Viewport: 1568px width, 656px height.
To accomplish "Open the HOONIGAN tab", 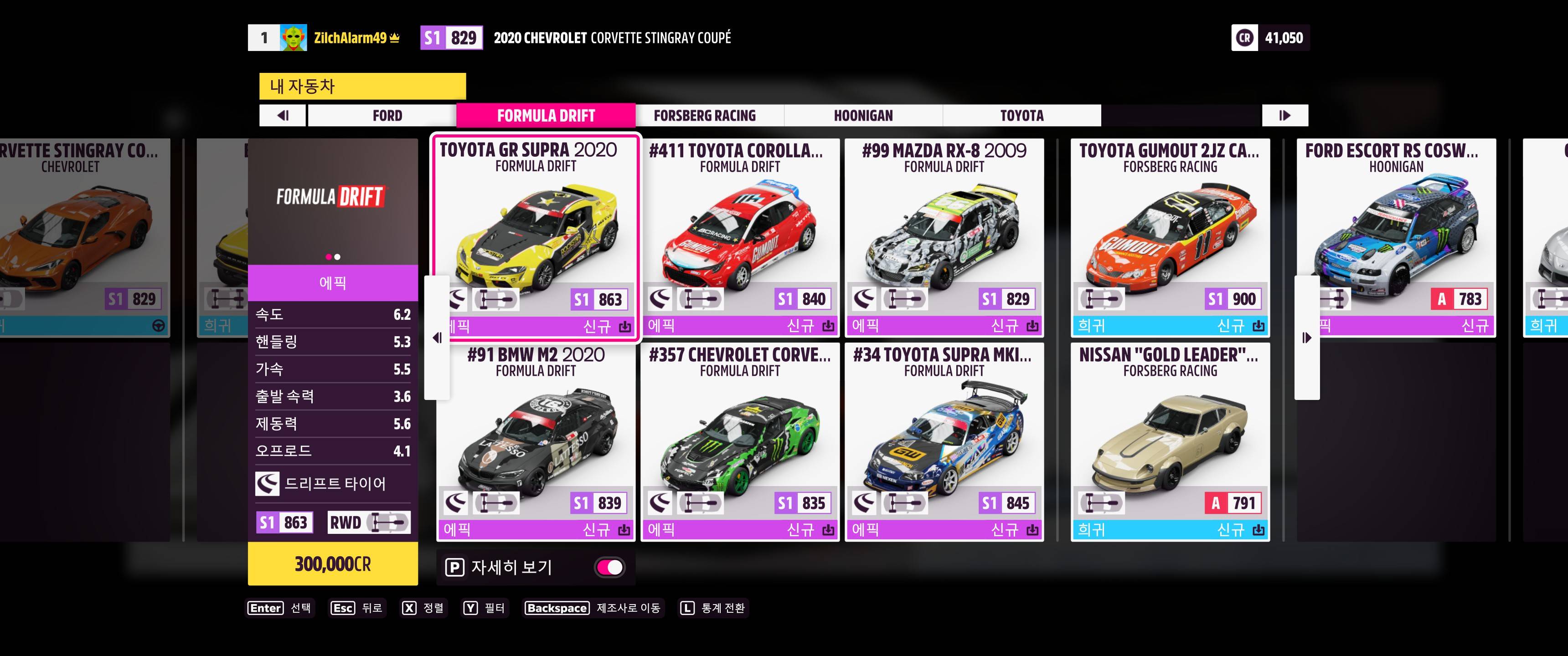I will pos(862,116).
